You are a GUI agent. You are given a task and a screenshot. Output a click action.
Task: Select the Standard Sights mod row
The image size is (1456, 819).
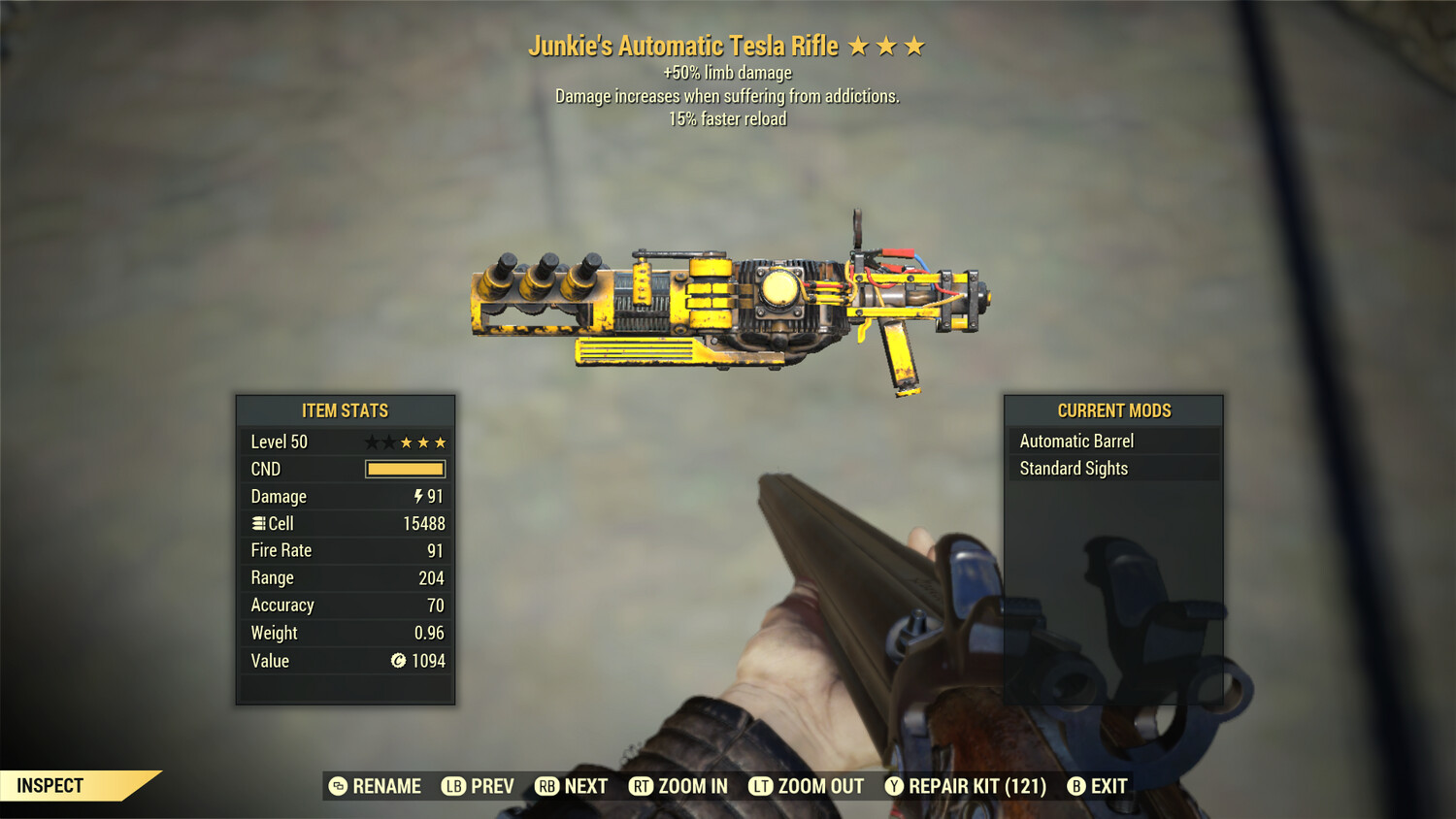tap(1113, 469)
